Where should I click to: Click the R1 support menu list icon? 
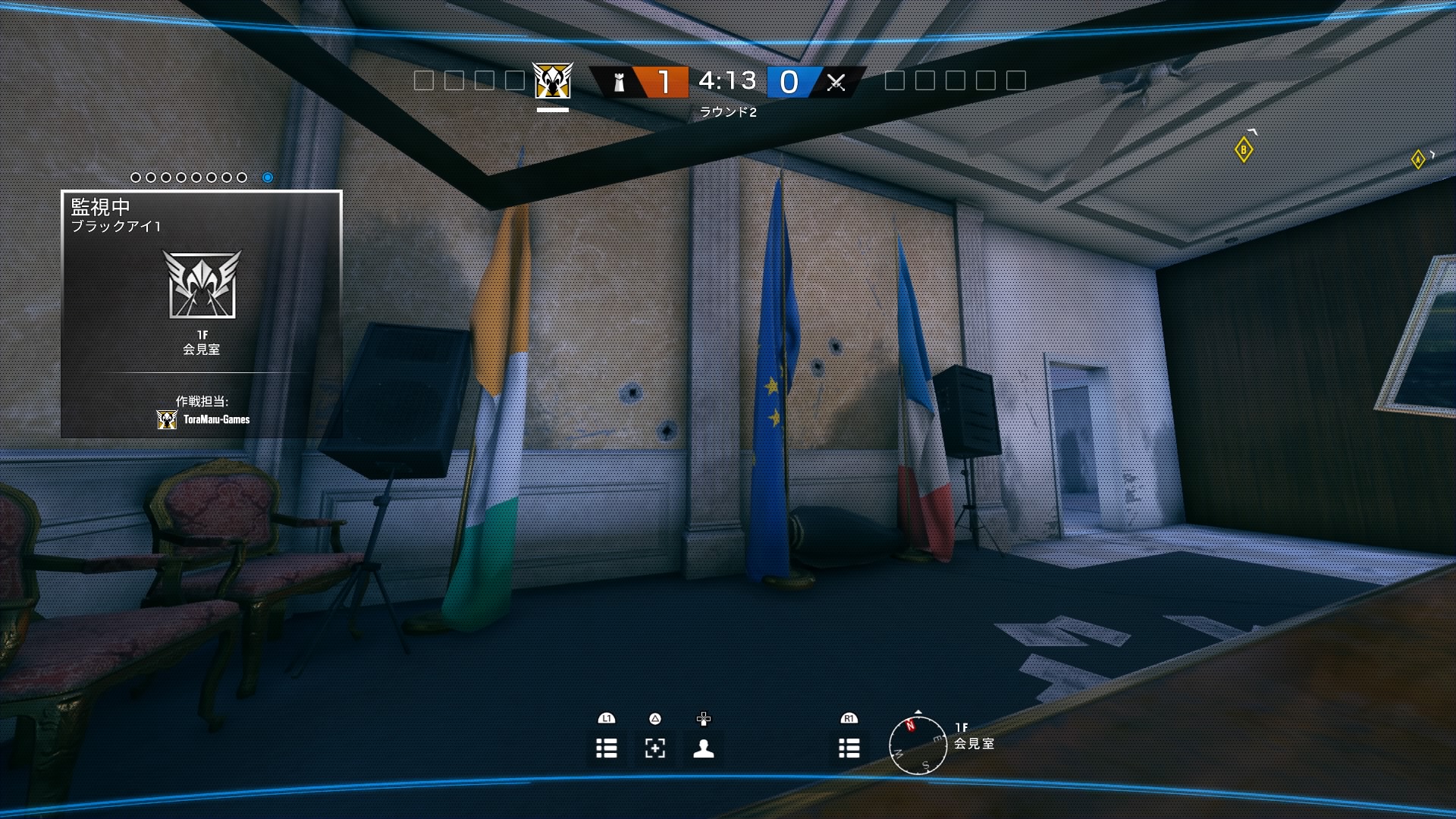click(849, 748)
